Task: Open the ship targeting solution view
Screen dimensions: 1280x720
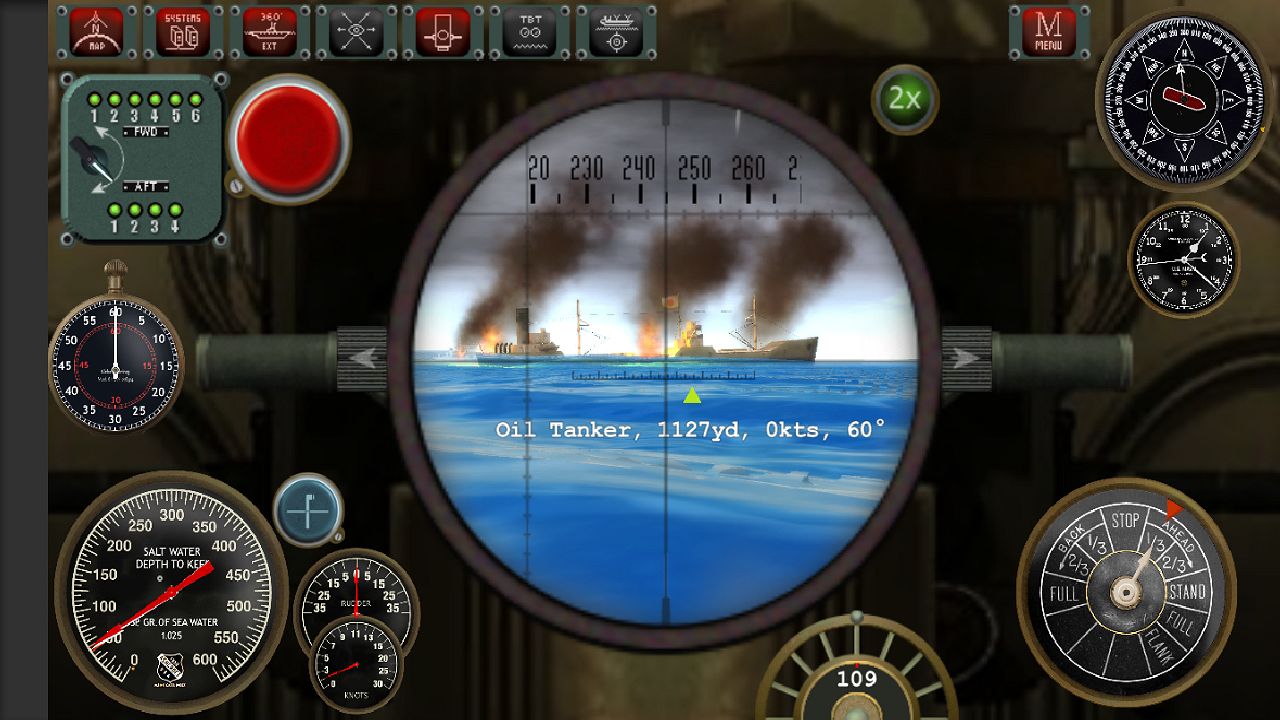Action: tap(617, 30)
